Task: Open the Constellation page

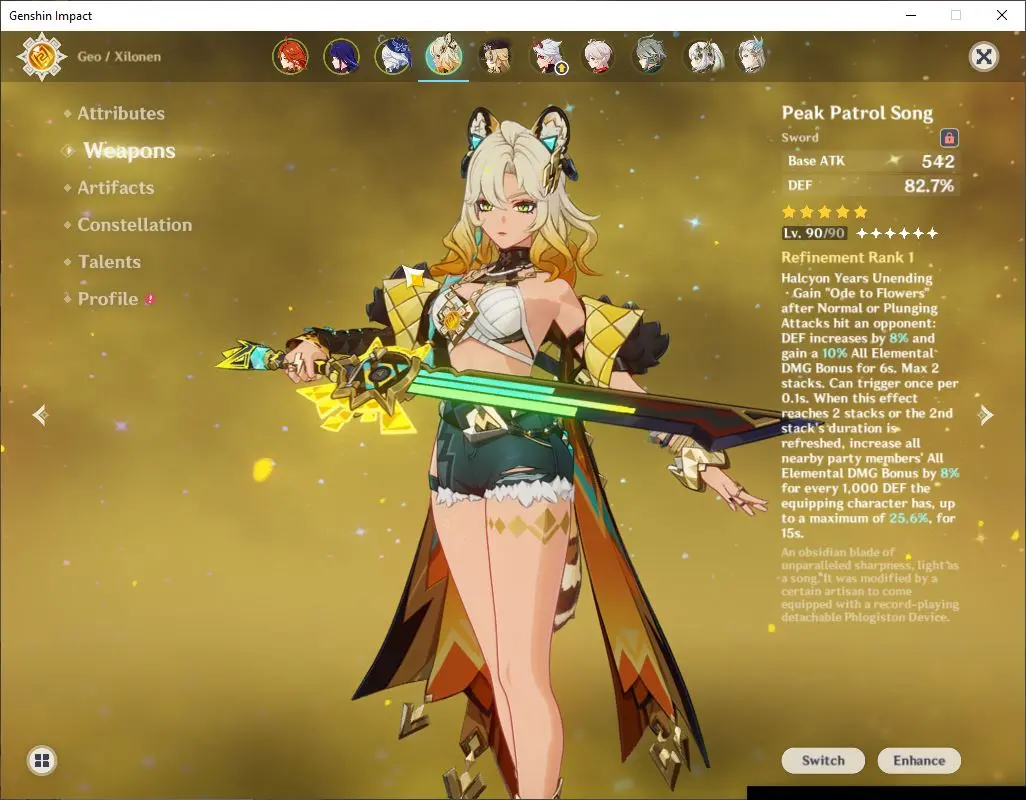Action: (135, 225)
